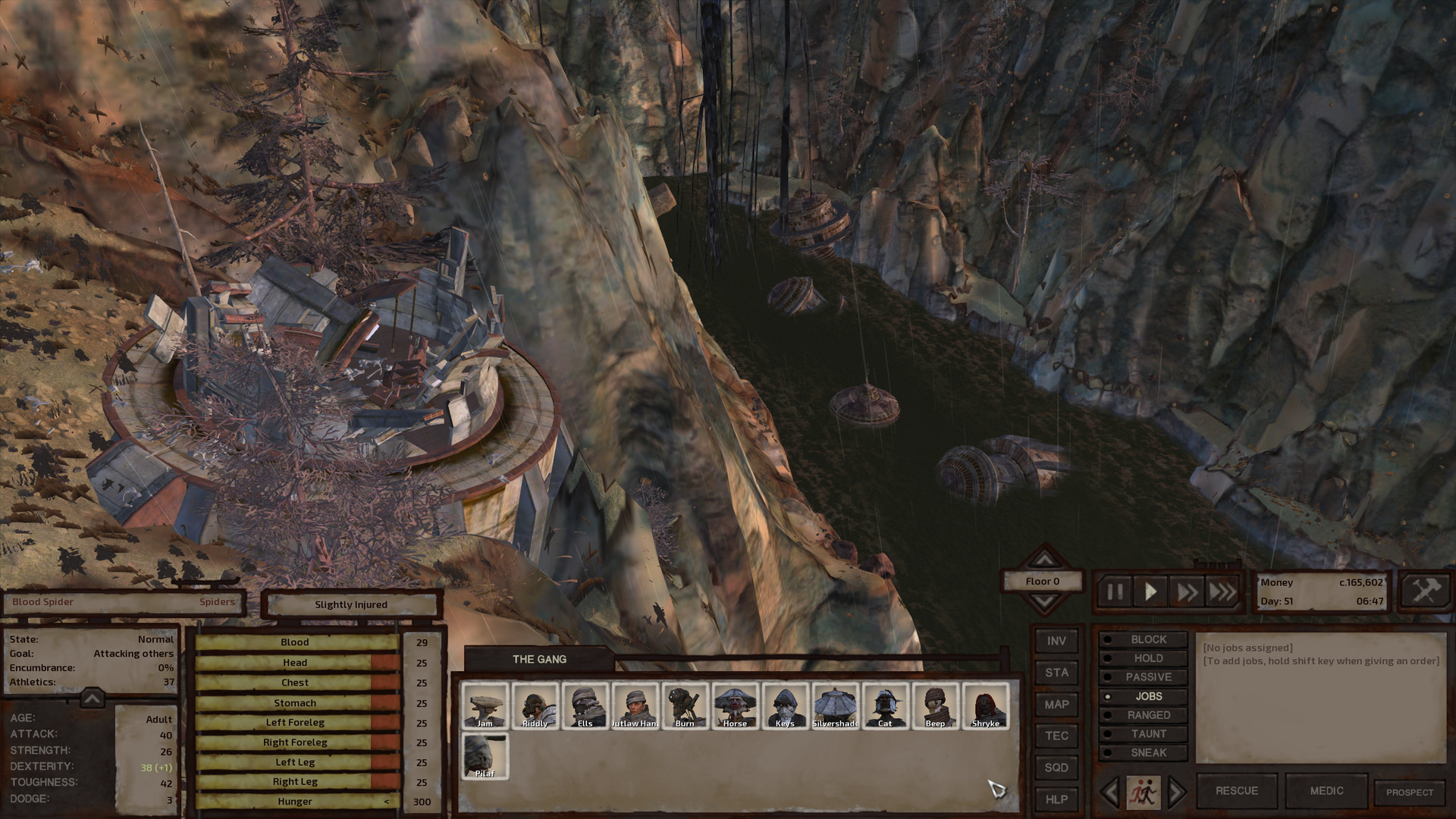Click the MEDIC order button
This screenshot has height=819, width=1456.
tap(1326, 791)
